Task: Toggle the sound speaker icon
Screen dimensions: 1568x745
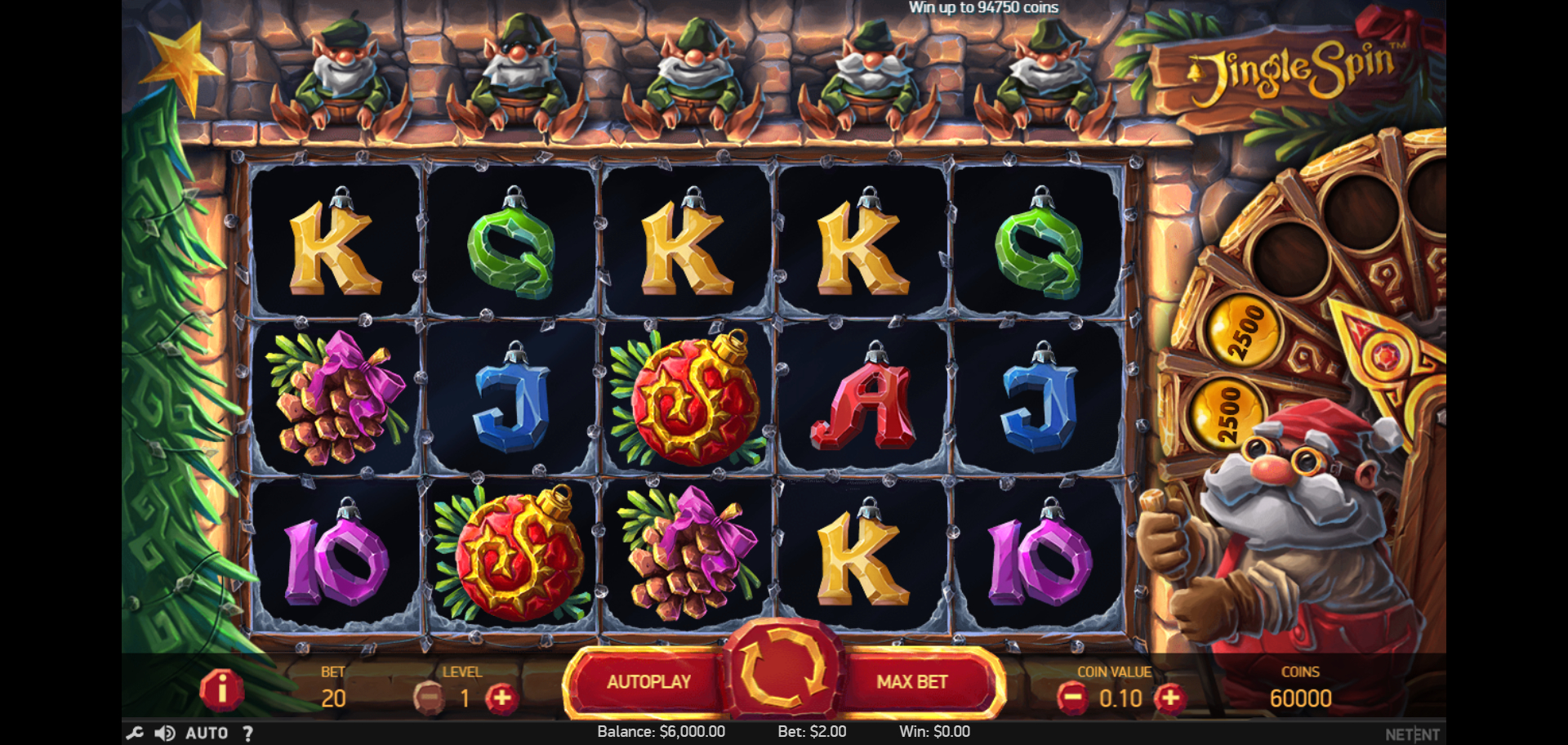Action: point(164,733)
